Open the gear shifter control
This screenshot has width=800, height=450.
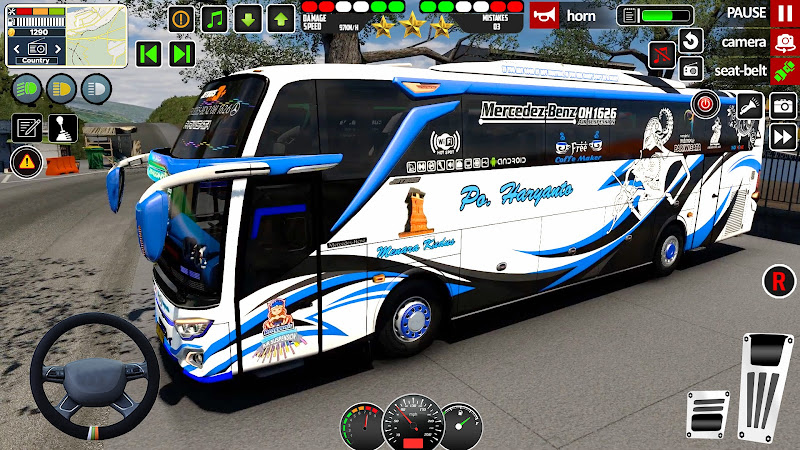[x=61, y=128]
